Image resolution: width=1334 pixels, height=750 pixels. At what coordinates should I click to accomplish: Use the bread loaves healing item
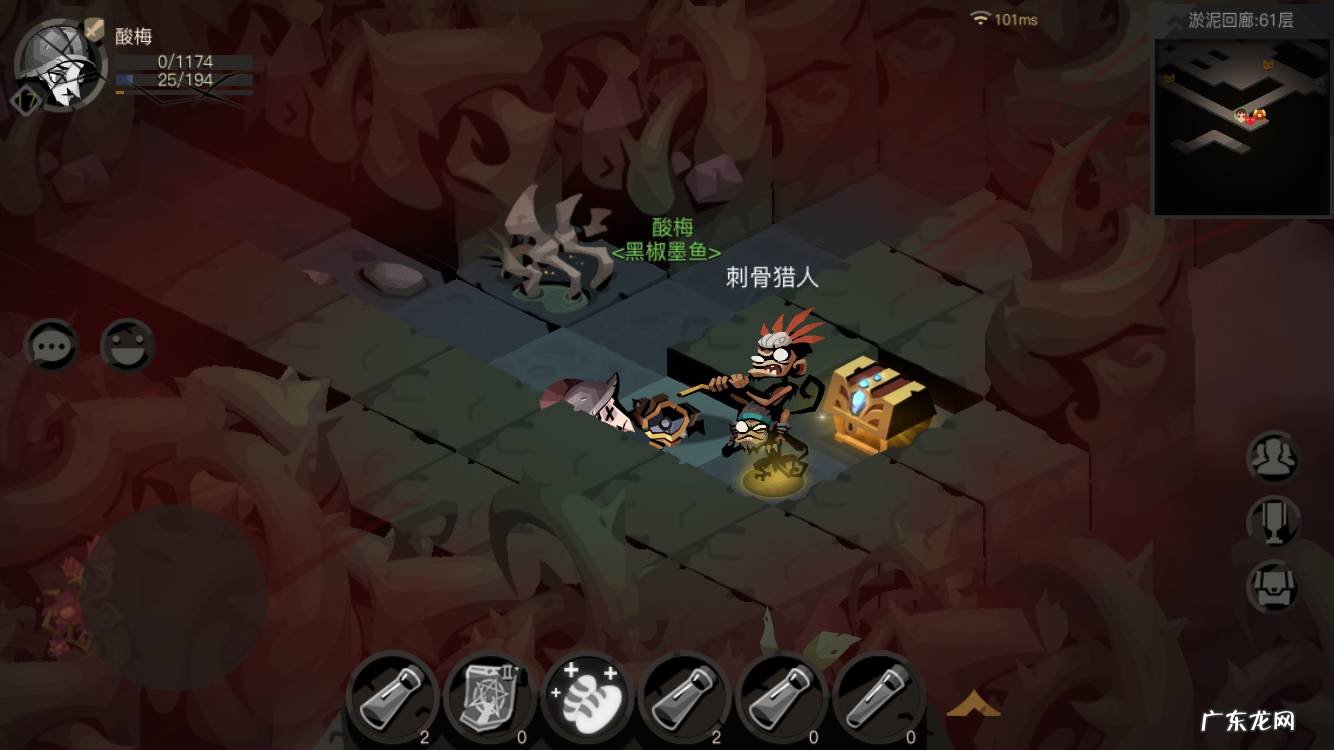(587, 698)
